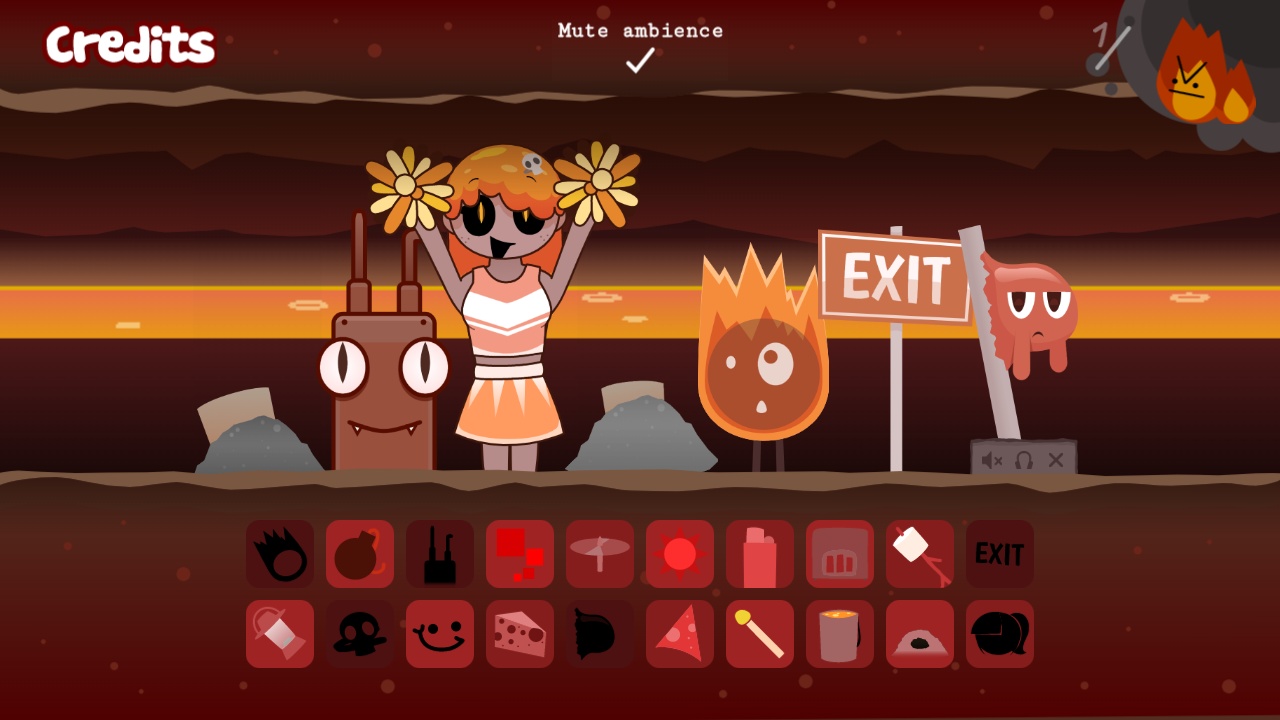Choose the factory smokestacks sound icon
Viewport: 1280px width, 720px height.
tap(440, 554)
